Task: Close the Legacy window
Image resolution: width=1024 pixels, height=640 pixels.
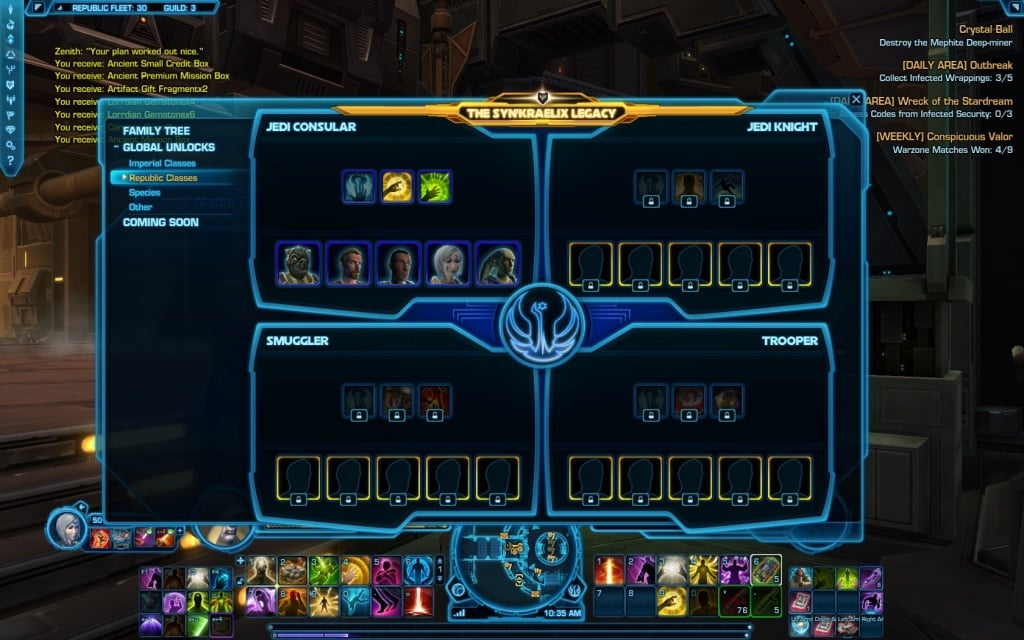Action: click(856, 100)
